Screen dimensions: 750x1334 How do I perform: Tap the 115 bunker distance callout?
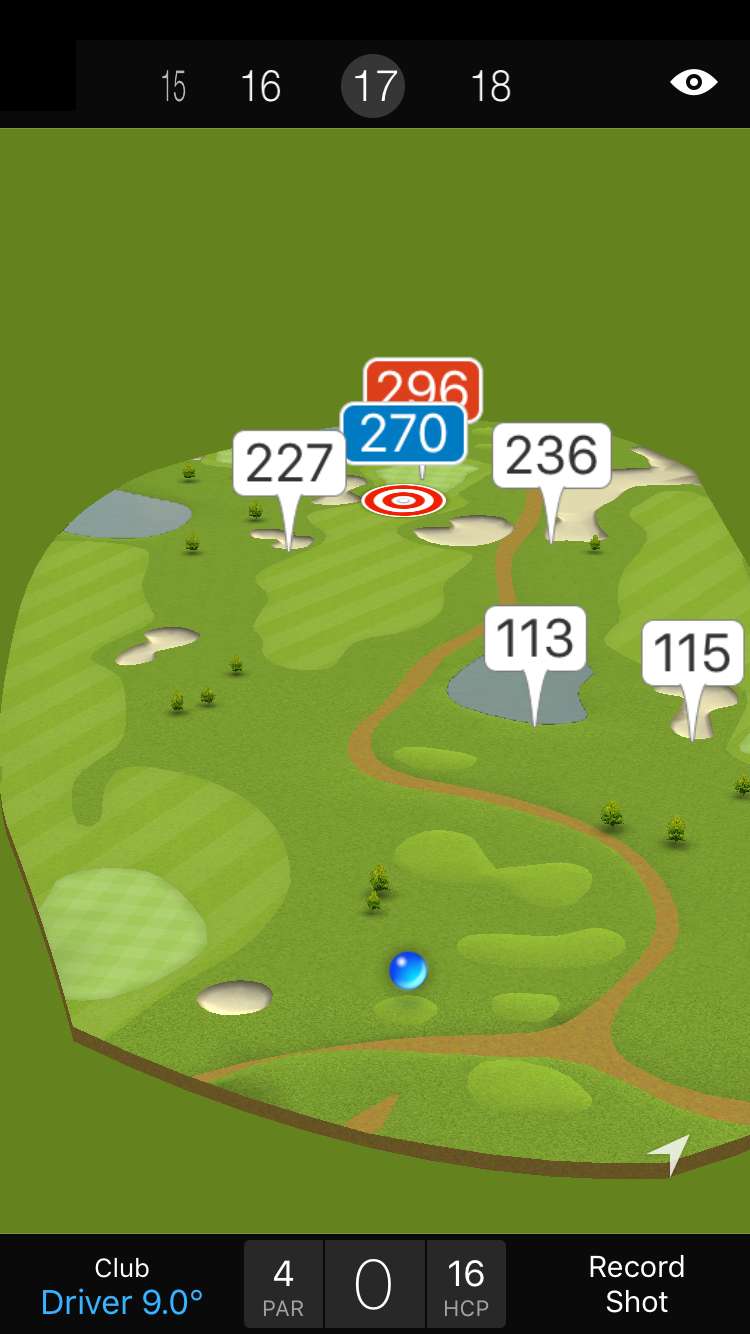pyautogui.click(x=692, y=653)
